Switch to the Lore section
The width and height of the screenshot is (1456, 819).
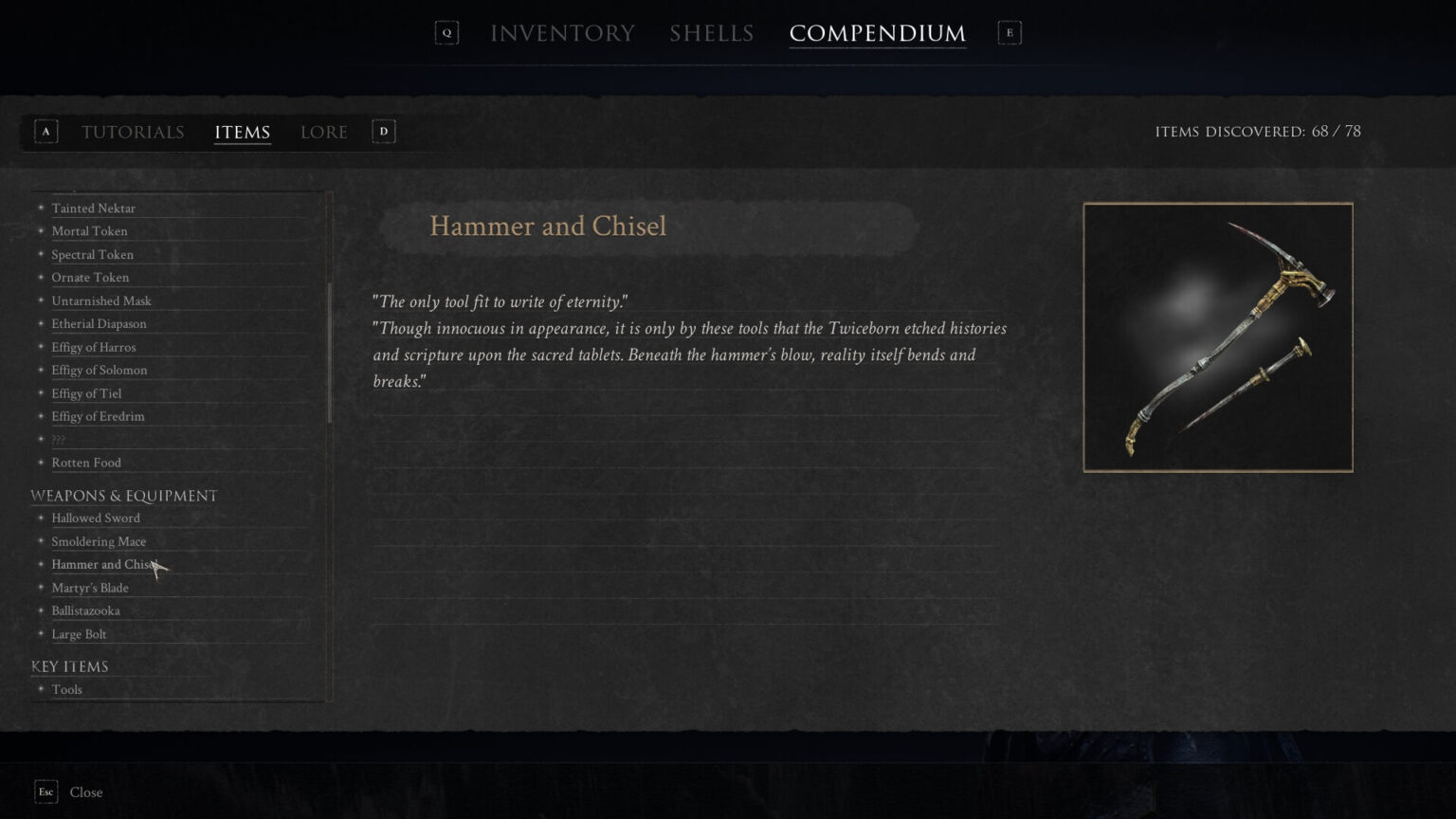(x=323, y=132)
